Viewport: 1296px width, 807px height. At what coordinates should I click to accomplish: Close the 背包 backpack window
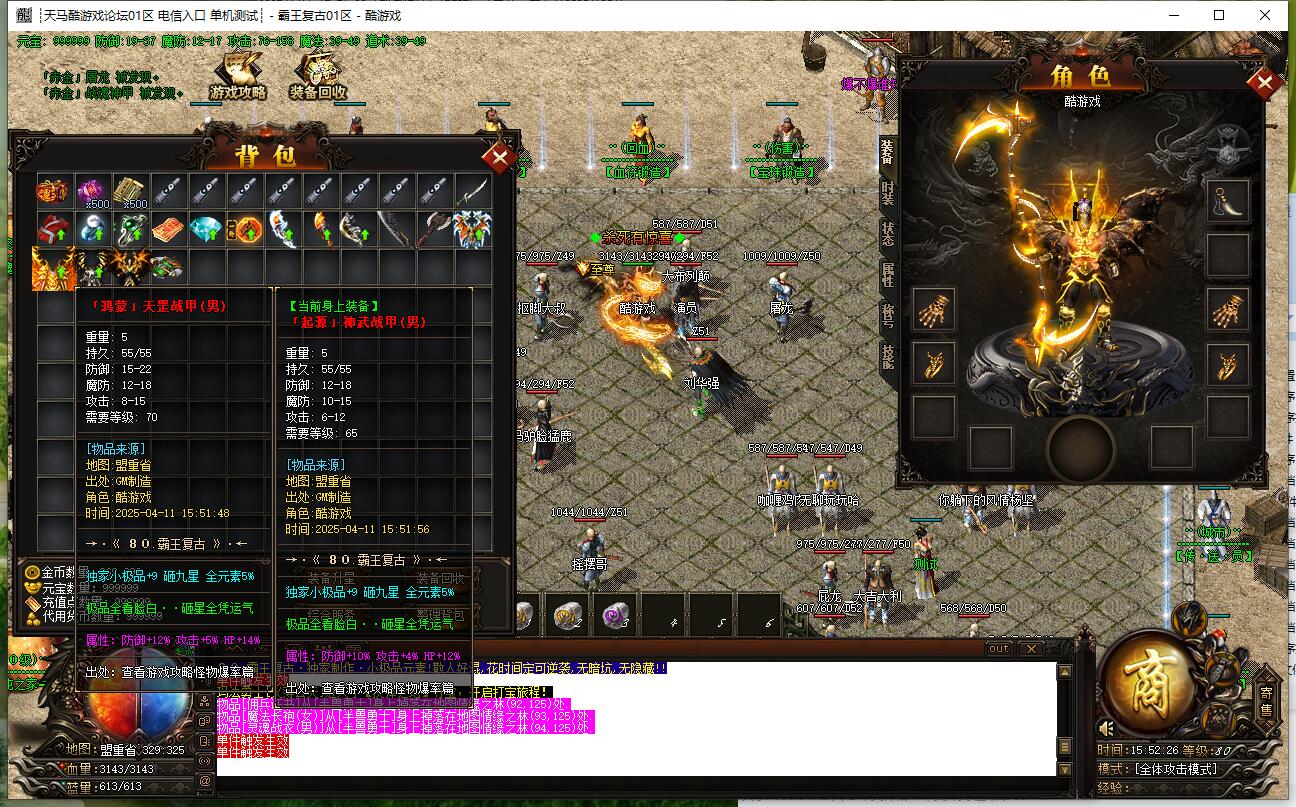click(x=497, y=158)
